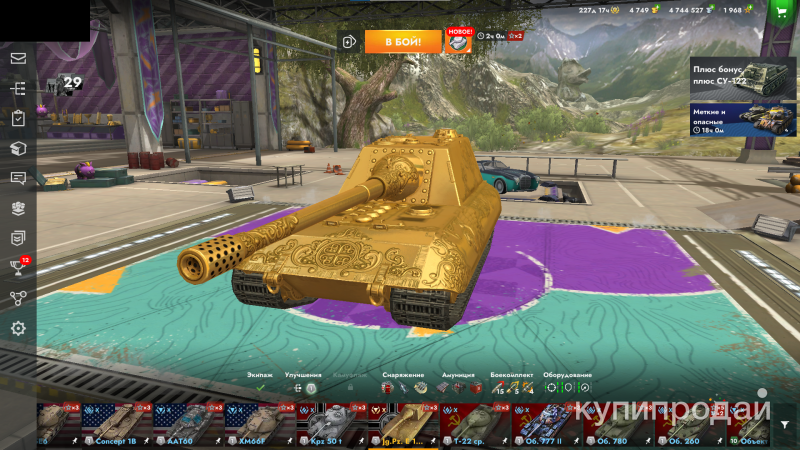Screen dimensions: 800x450
Task: Open settings with the gear icon
Action: (18, 328)
